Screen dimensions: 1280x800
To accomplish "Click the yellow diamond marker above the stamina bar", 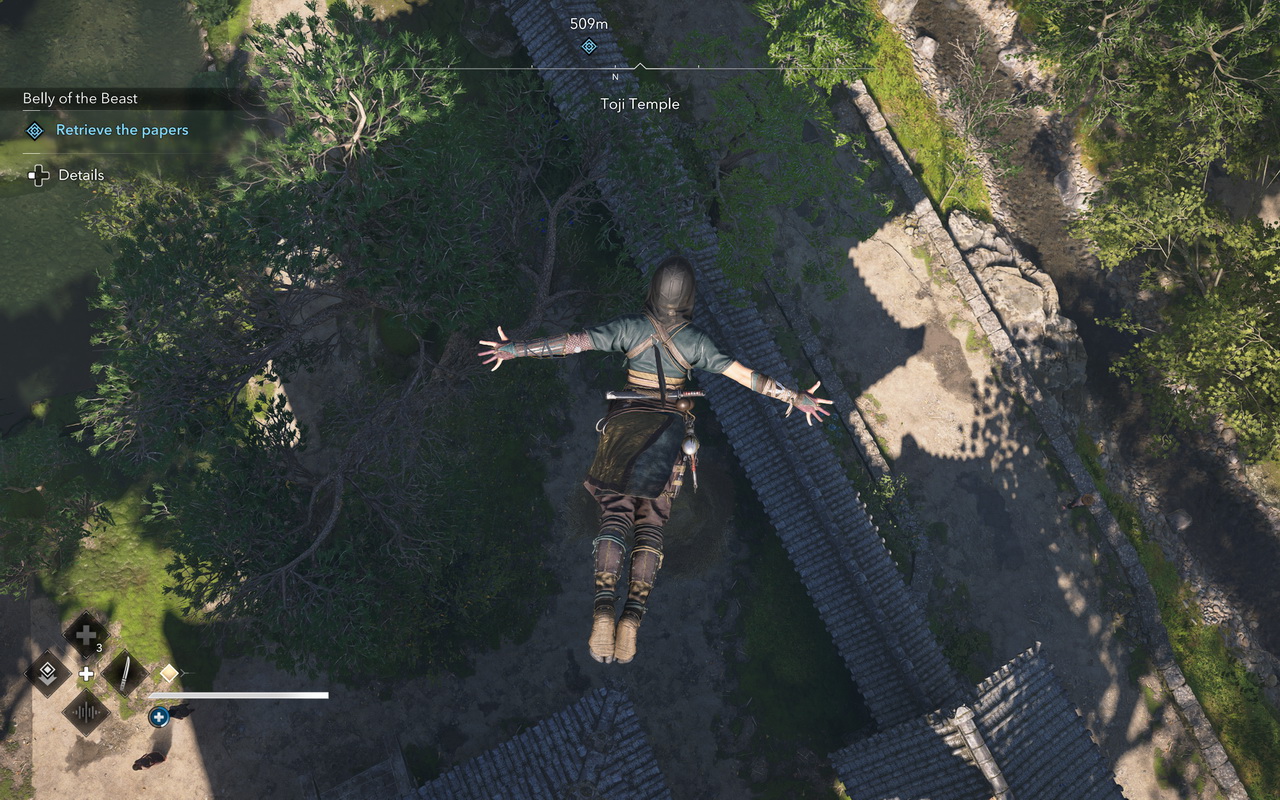I will 169,673.
